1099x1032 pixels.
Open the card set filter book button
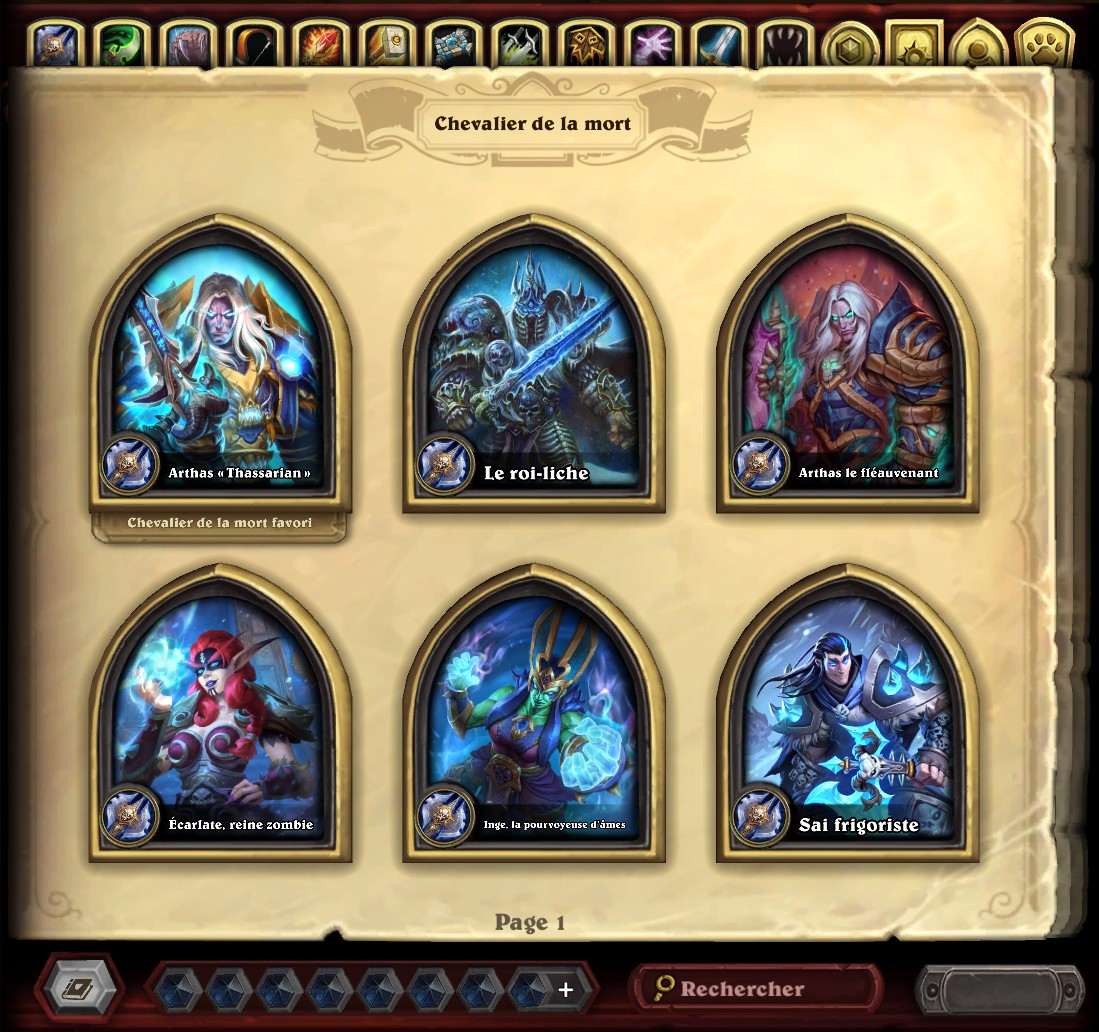tap(79, 989)
